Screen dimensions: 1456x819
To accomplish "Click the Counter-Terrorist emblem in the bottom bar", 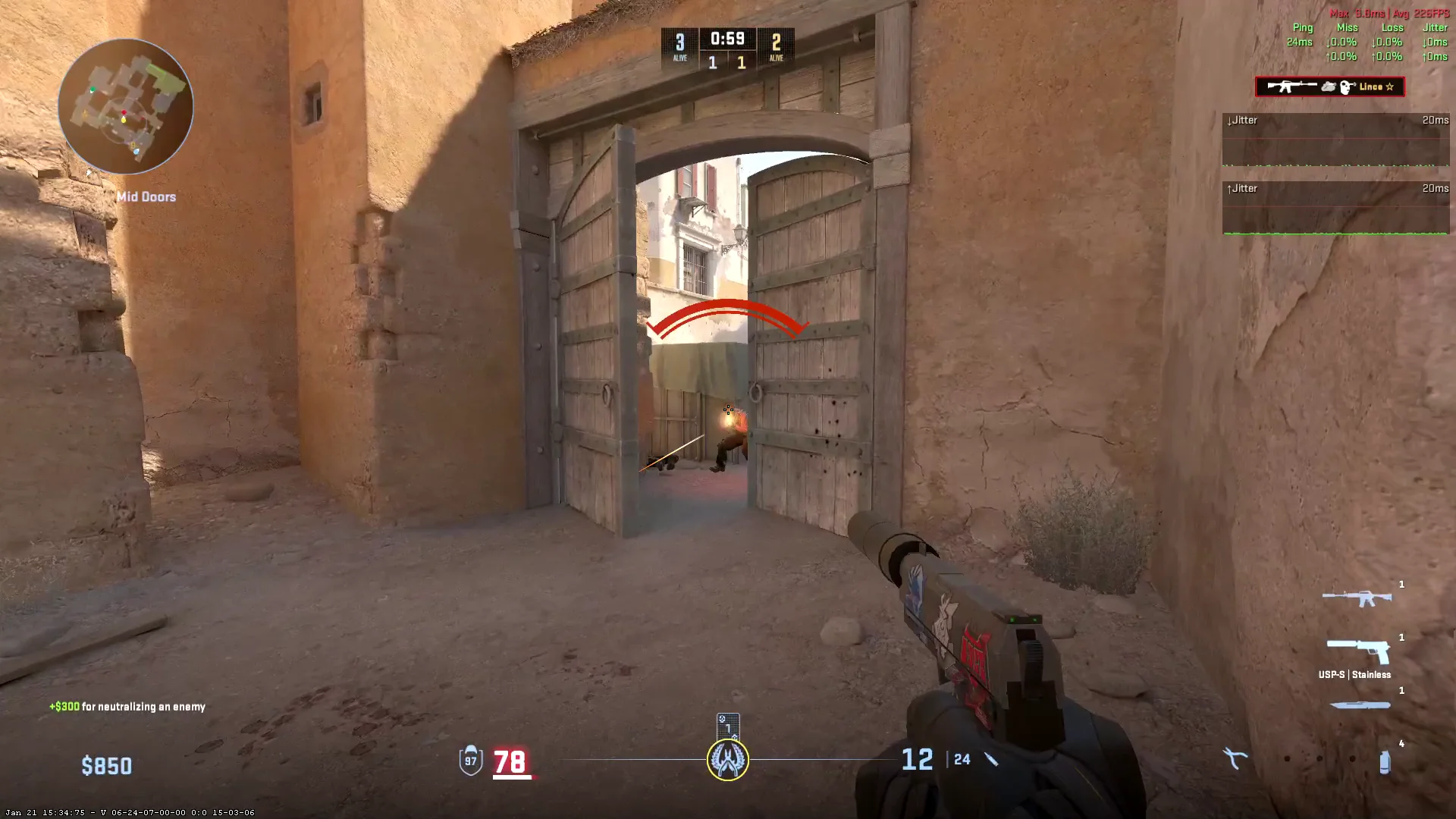I will (x=728, y=760).
